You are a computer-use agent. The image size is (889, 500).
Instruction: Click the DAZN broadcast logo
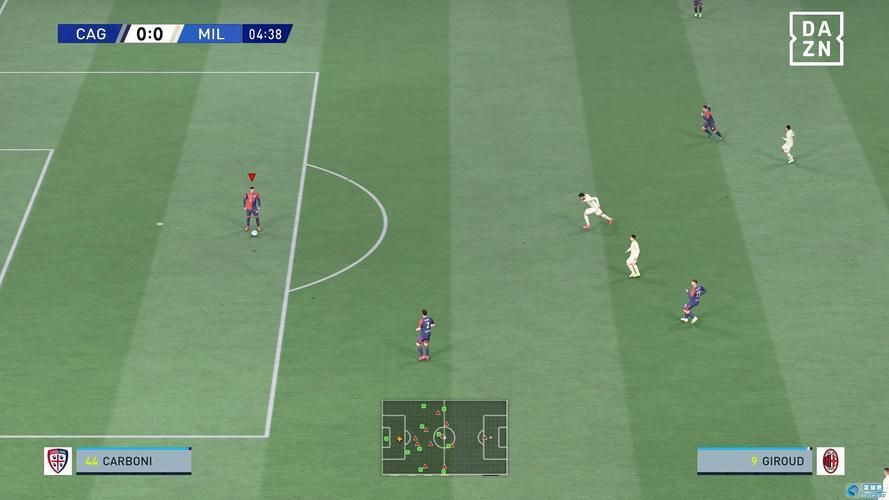816,39
